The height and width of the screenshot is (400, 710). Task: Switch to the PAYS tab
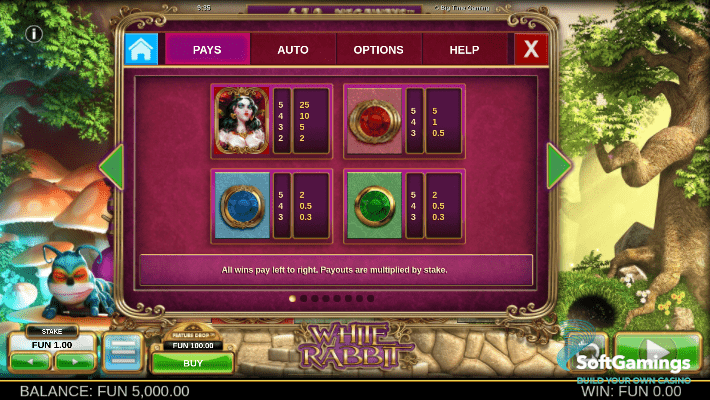click(x=207, y=49)
